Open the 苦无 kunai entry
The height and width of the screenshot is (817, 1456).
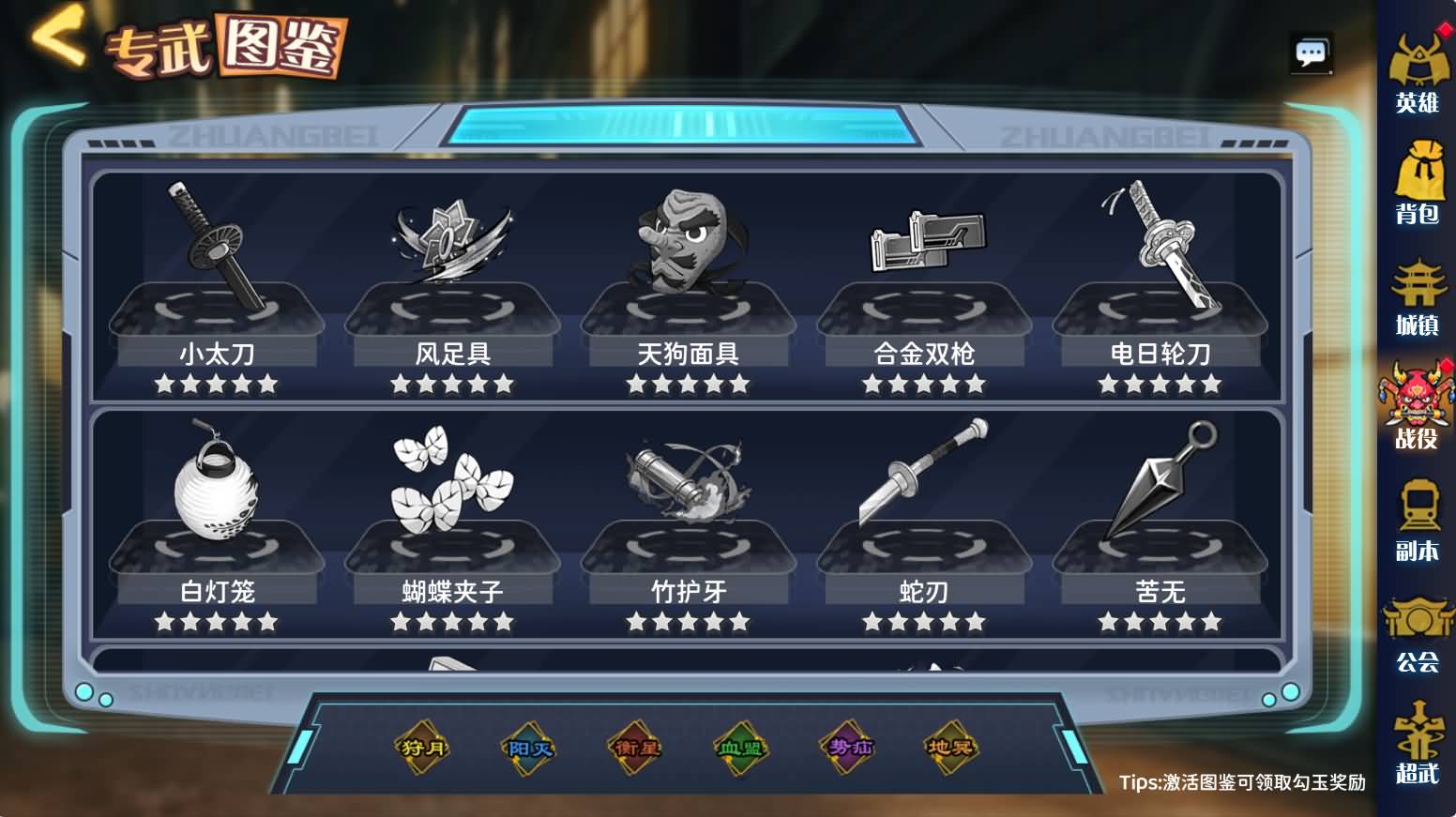tap(1160, 519)
